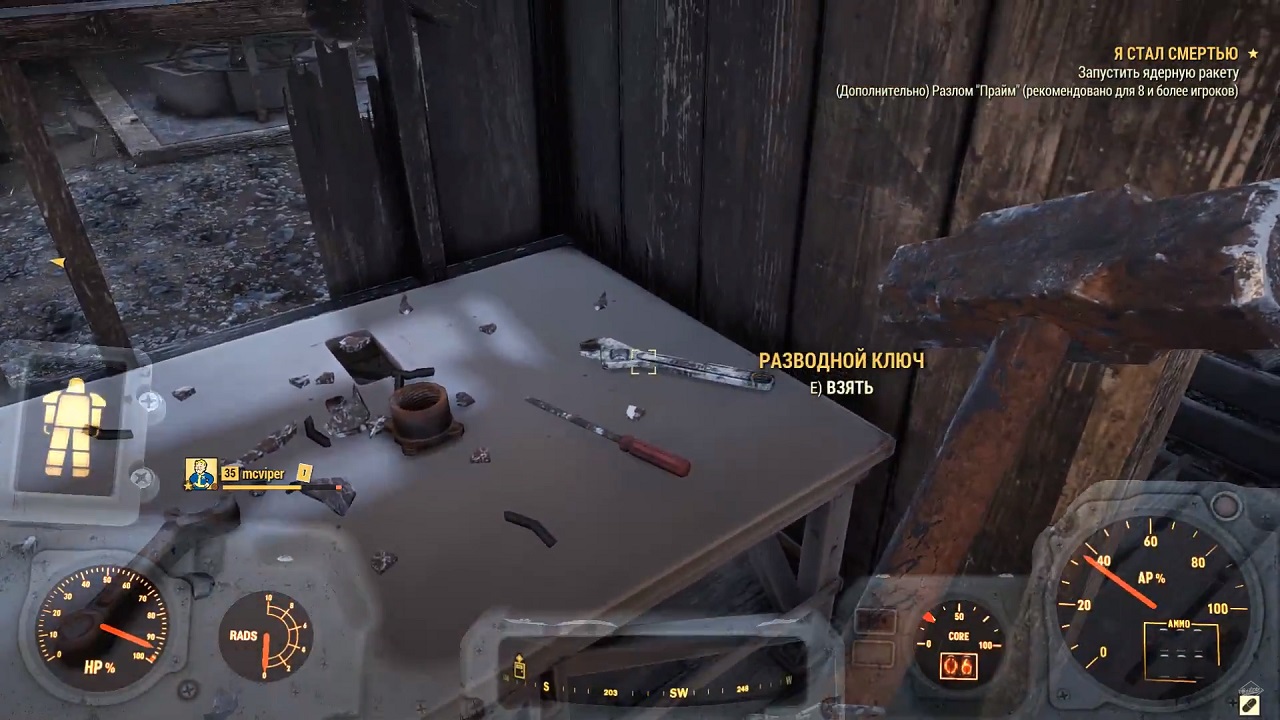
Task: Click the compass bar showing SW
Action: click(x=660, y=690)
